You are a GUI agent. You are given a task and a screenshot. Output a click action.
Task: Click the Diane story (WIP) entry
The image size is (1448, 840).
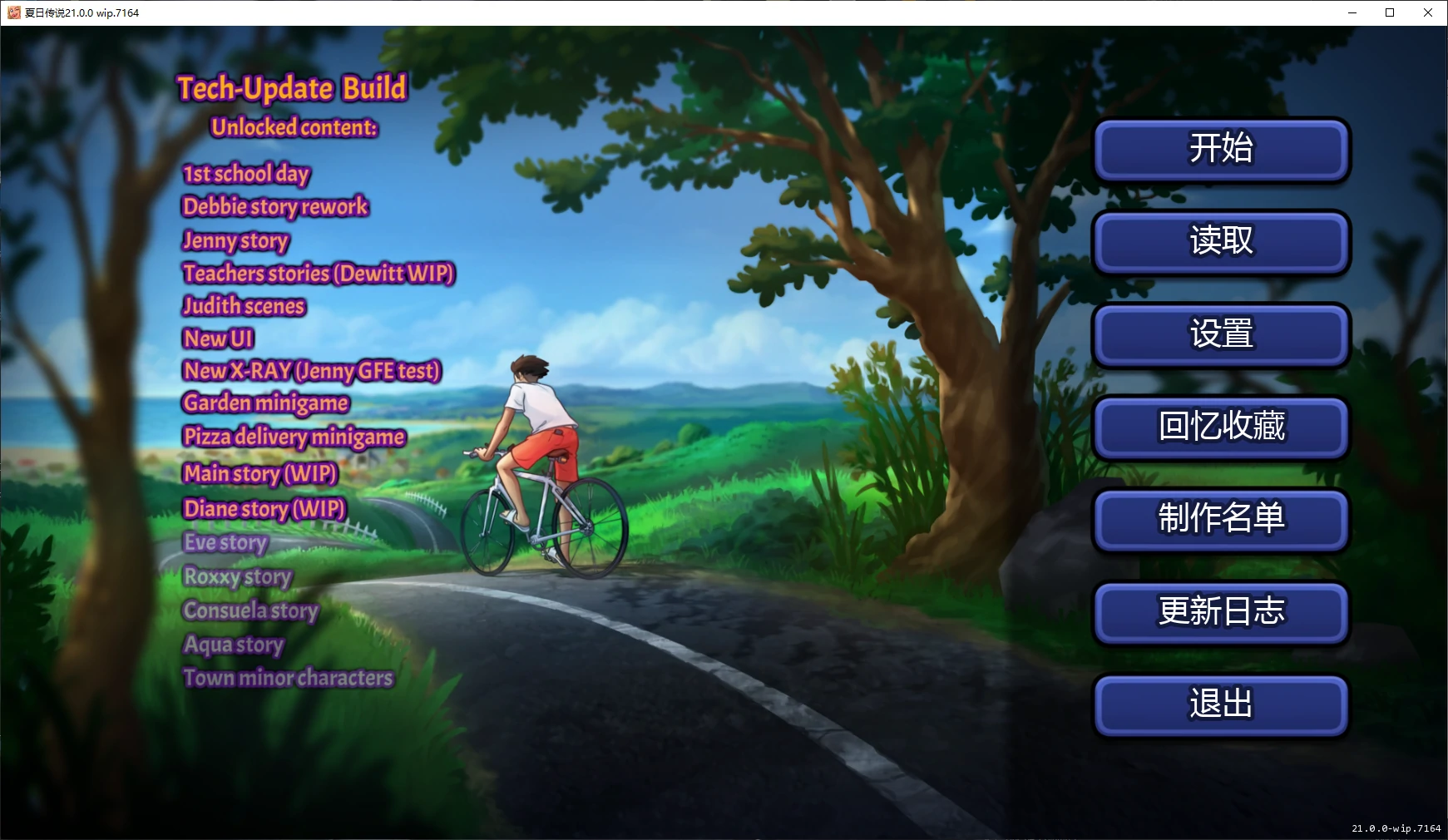pos(264,508)
